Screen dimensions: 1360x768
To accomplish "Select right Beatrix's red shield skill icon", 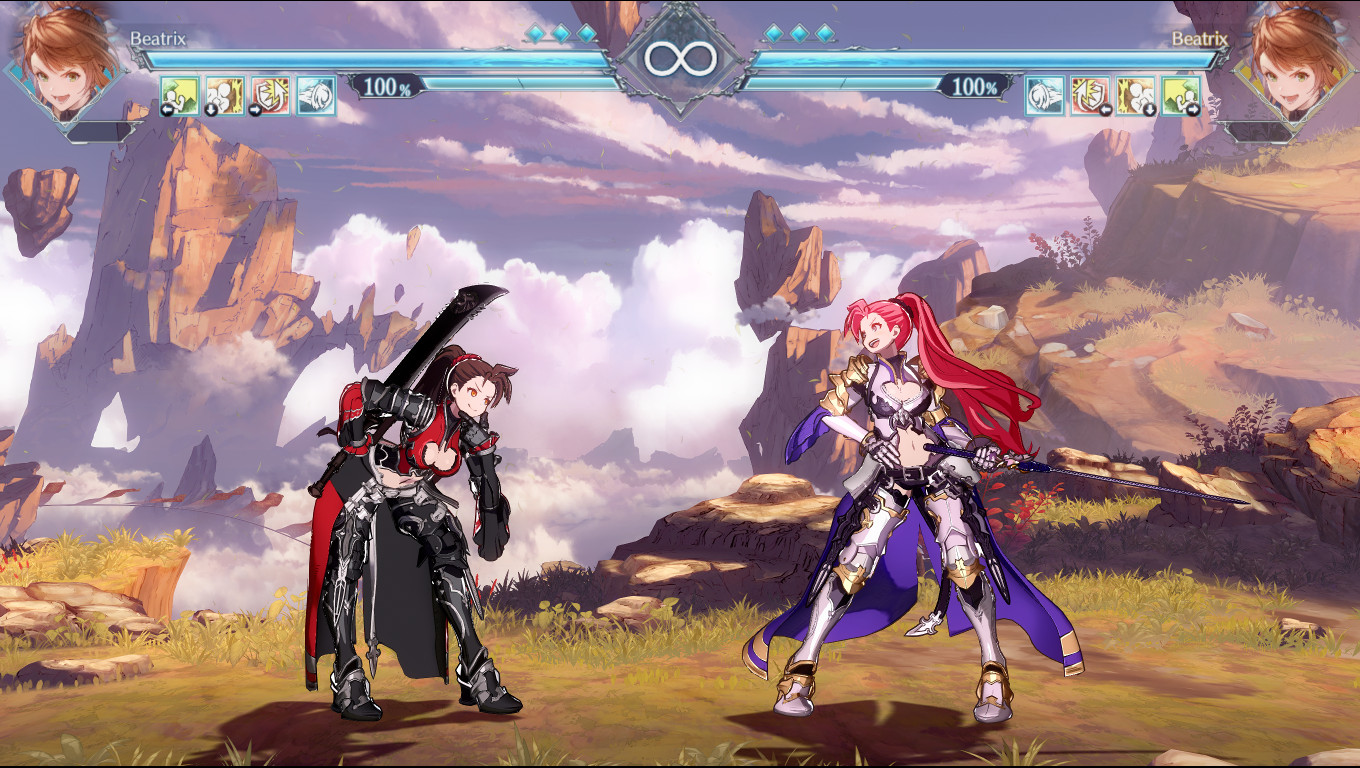I will pos(1088,95).
